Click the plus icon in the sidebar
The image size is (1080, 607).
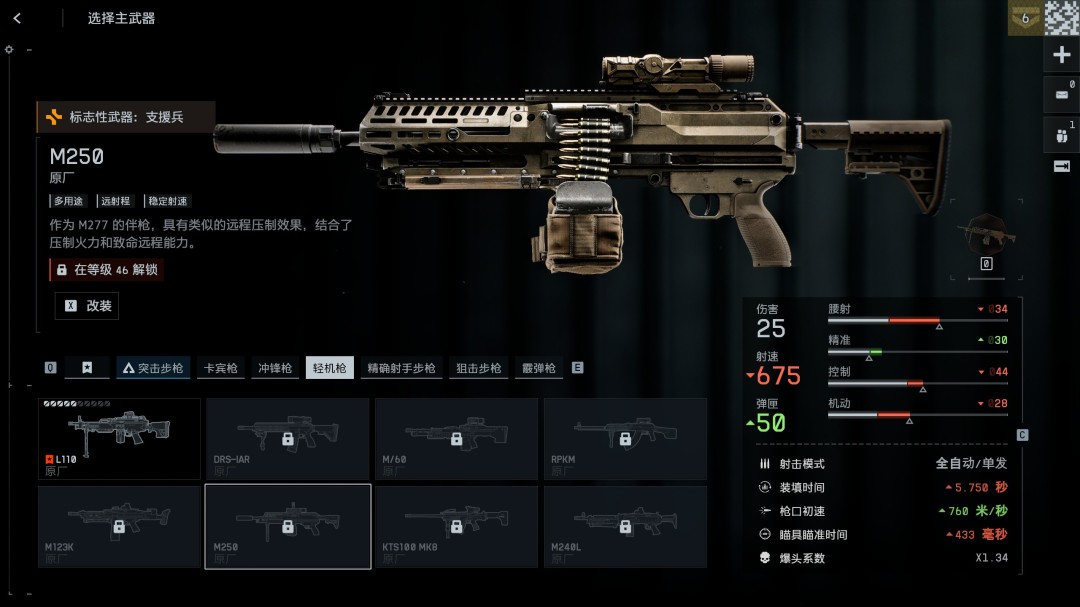point(1062,55)
